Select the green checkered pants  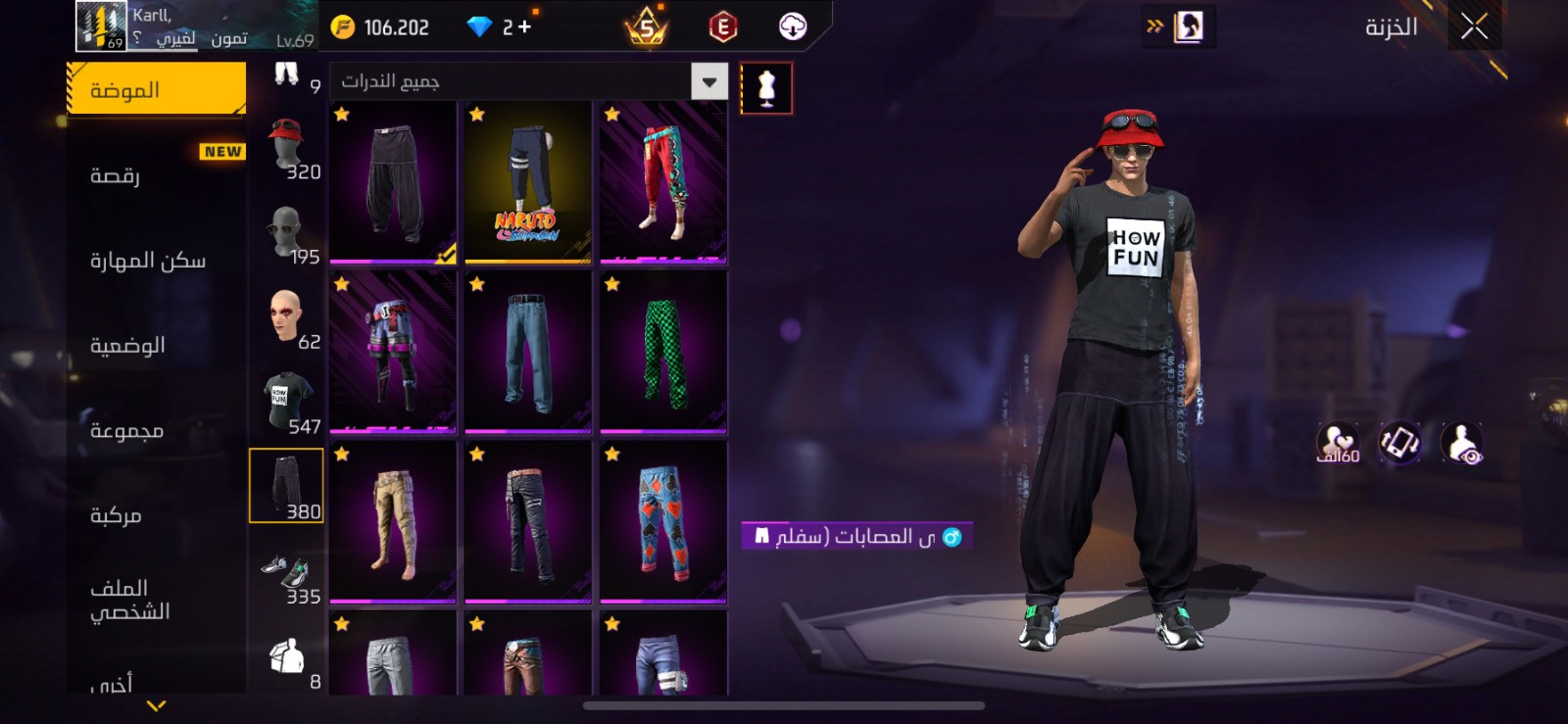(x=663, y=352)
